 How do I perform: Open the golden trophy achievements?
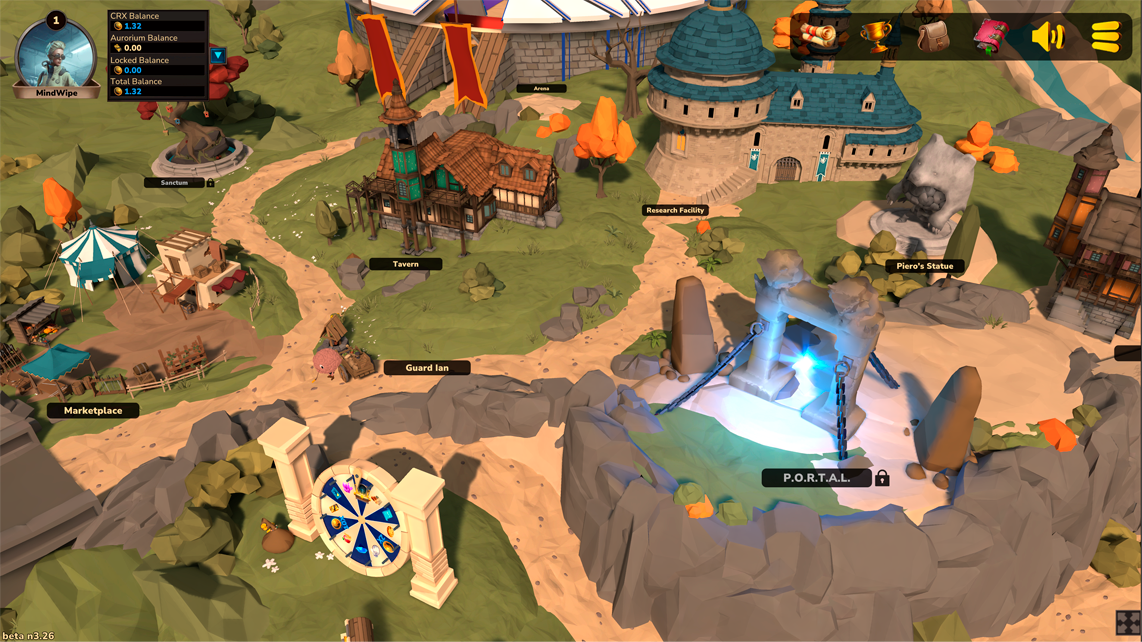(x=876, y=37)
